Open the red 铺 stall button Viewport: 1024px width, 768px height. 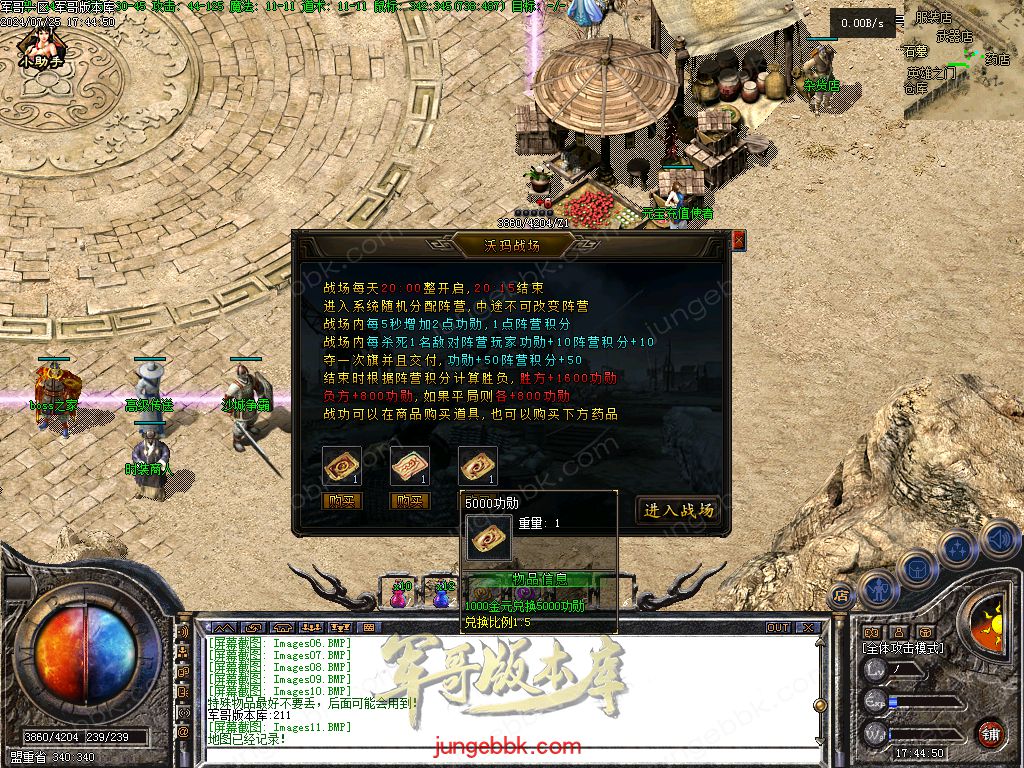990,732
